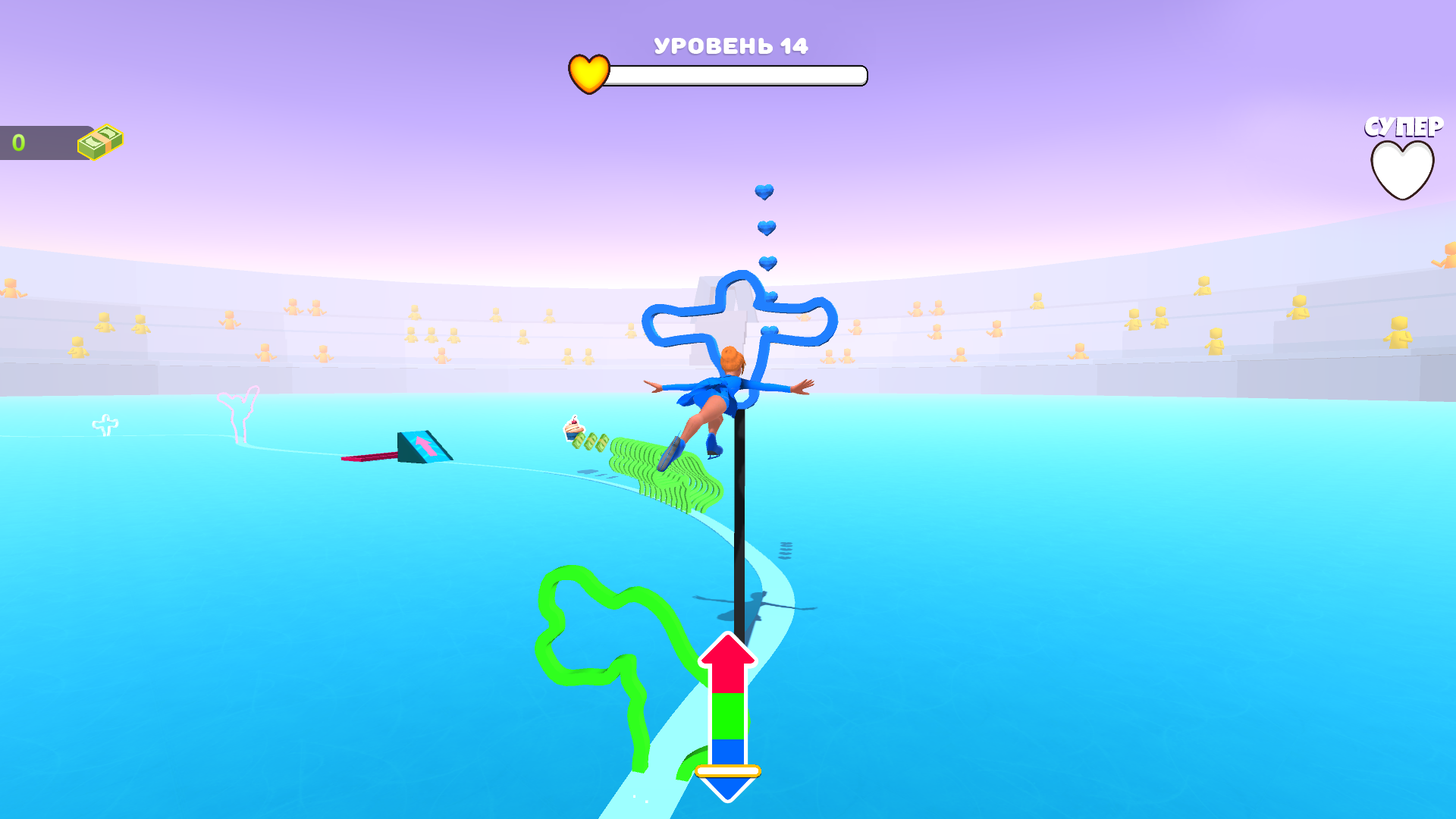1456x819 pixels.
Task: Click the orange heart on the progress bar
Action: (590, 74)
